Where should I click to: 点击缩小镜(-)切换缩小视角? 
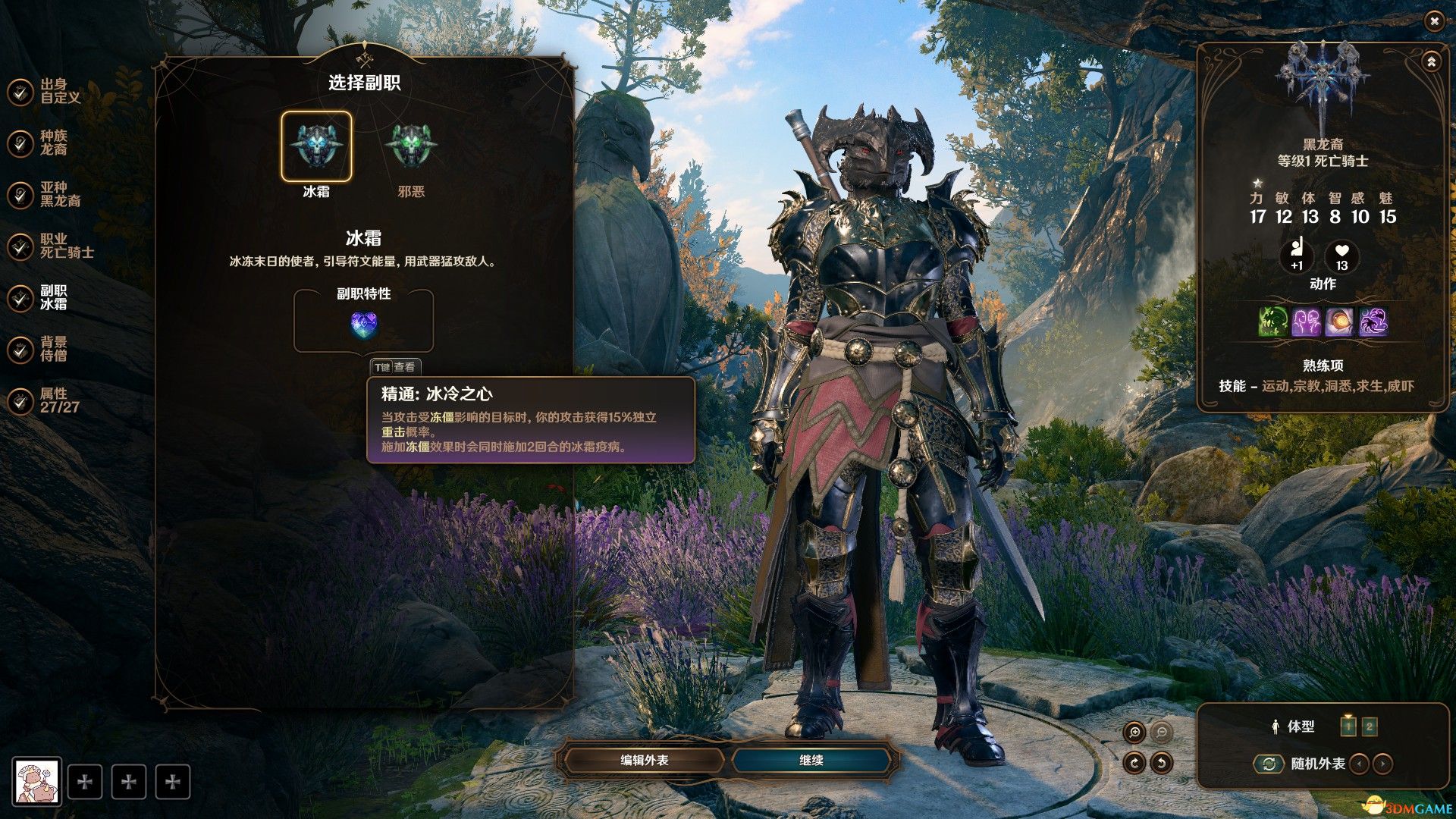pos(1160,731)
